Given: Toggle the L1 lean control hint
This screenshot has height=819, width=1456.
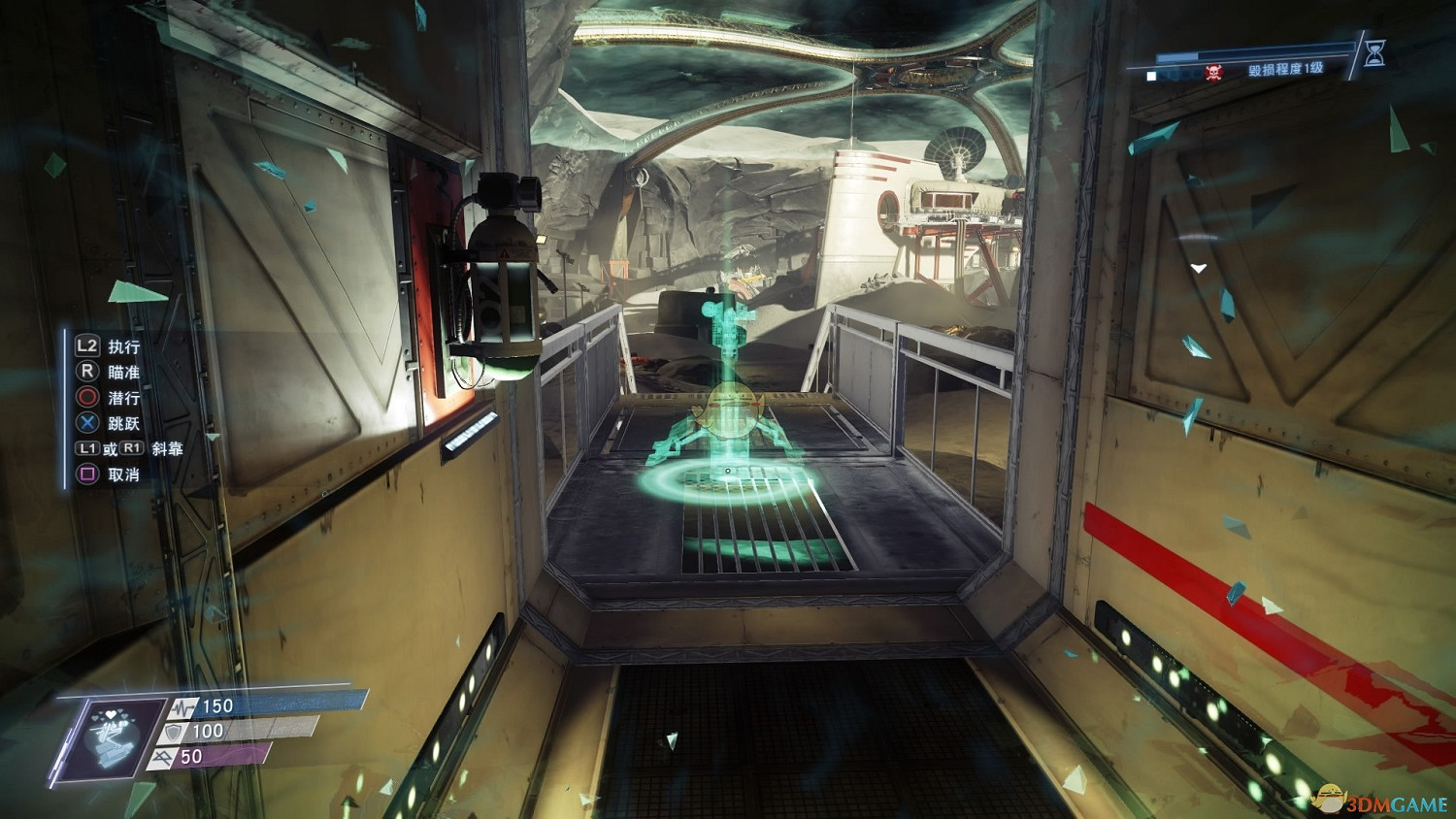Looking at the screenshot, I should [89, 447].
